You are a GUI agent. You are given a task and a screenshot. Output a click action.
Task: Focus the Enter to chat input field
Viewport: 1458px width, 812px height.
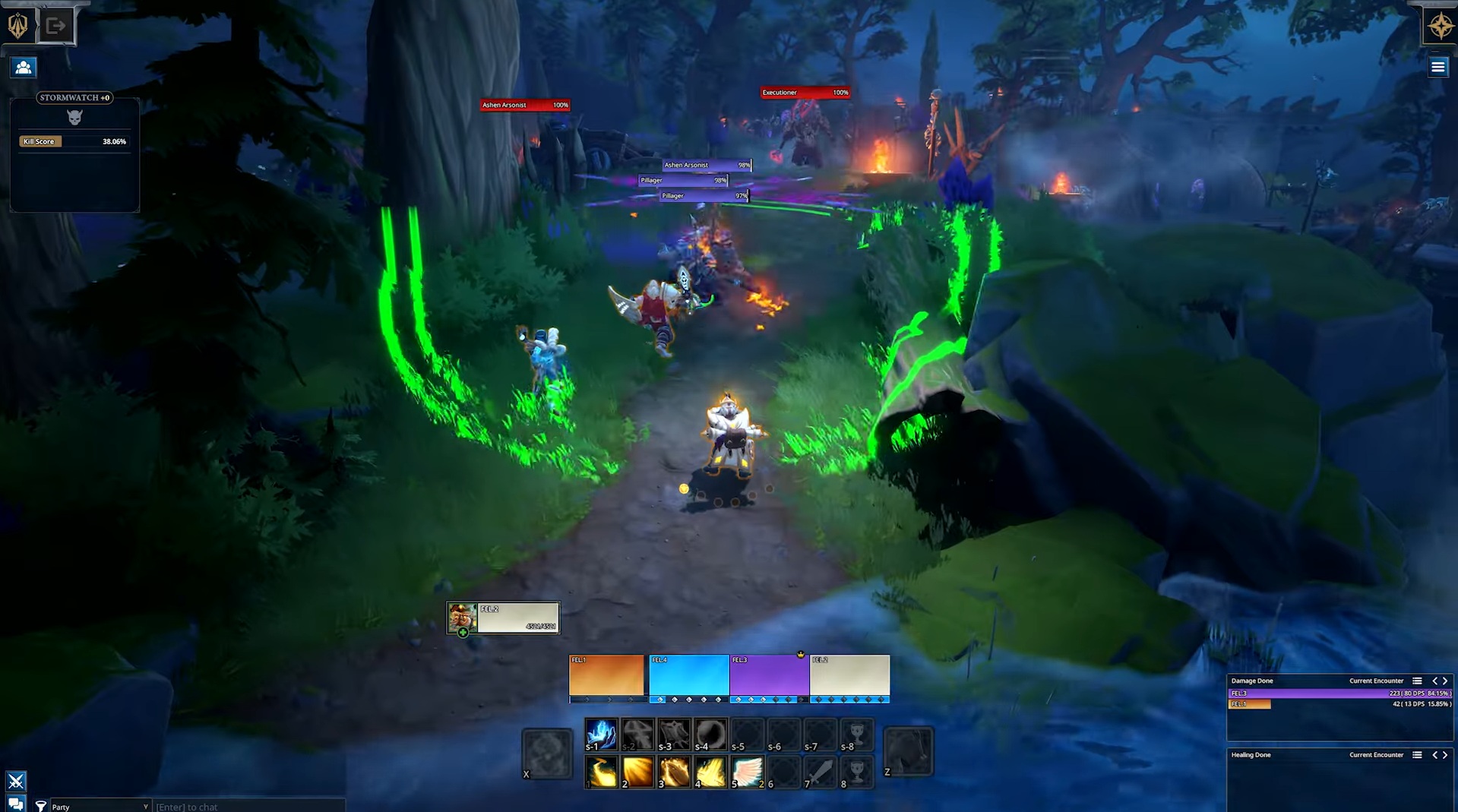coord(247,807)
